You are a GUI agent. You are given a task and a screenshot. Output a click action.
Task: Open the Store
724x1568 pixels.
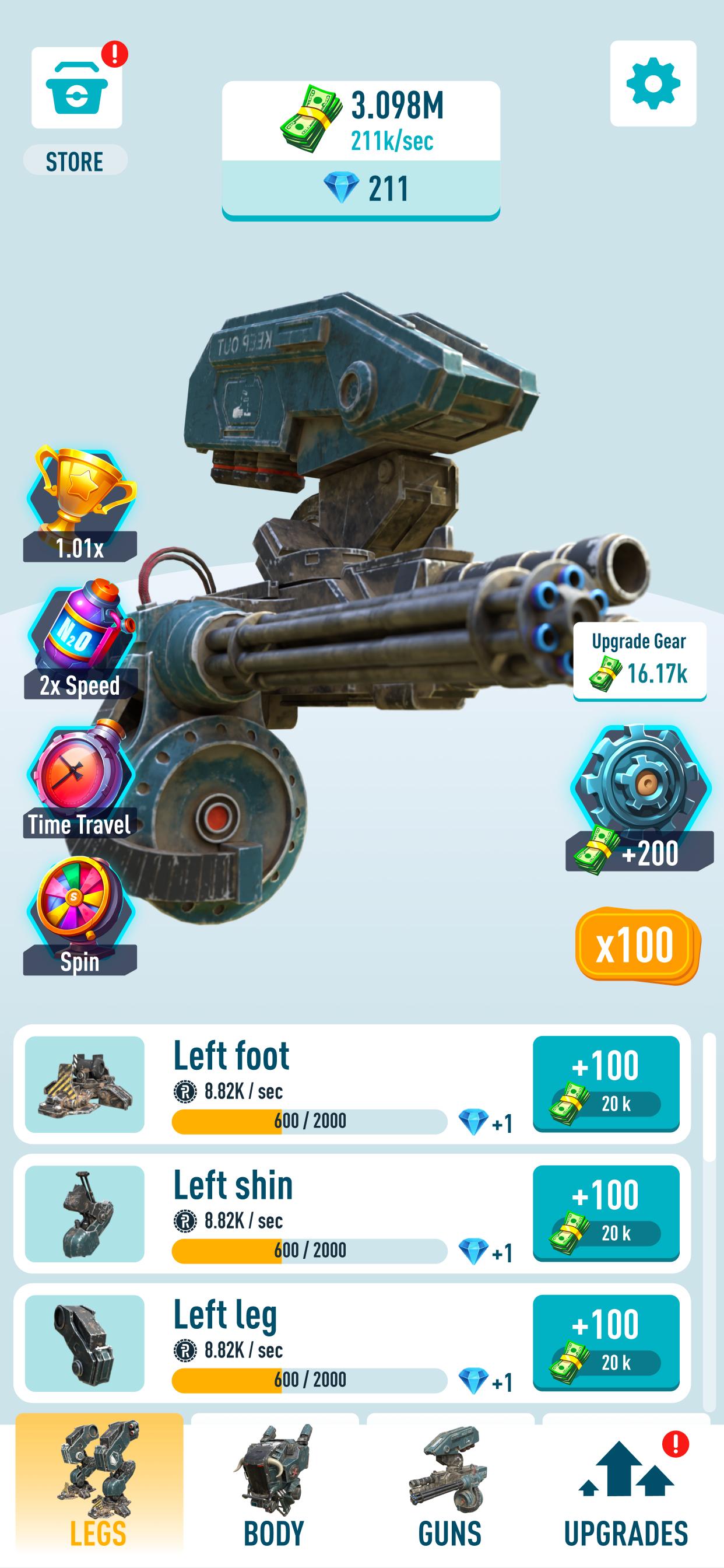(77, 88)
